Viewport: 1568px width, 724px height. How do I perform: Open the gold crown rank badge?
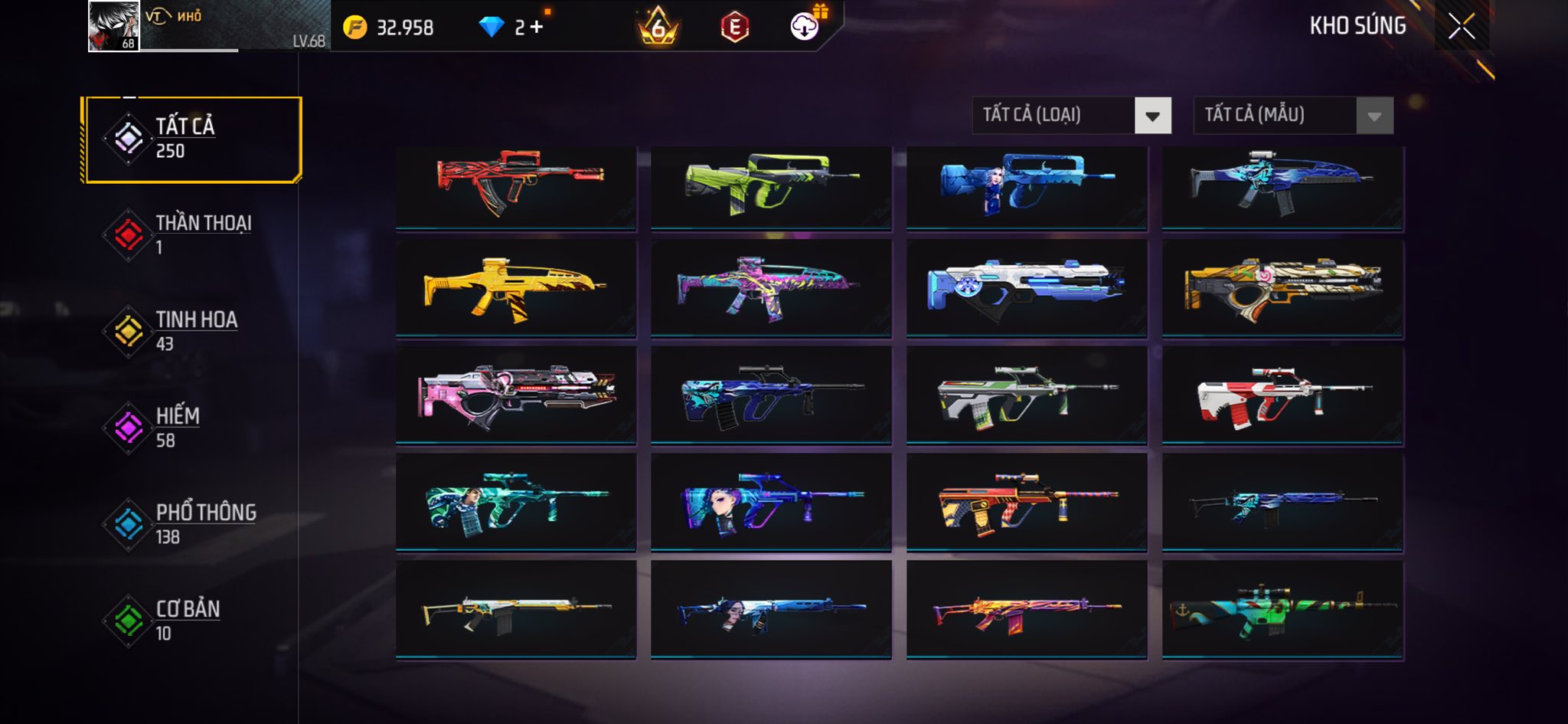tap(658, 28)
